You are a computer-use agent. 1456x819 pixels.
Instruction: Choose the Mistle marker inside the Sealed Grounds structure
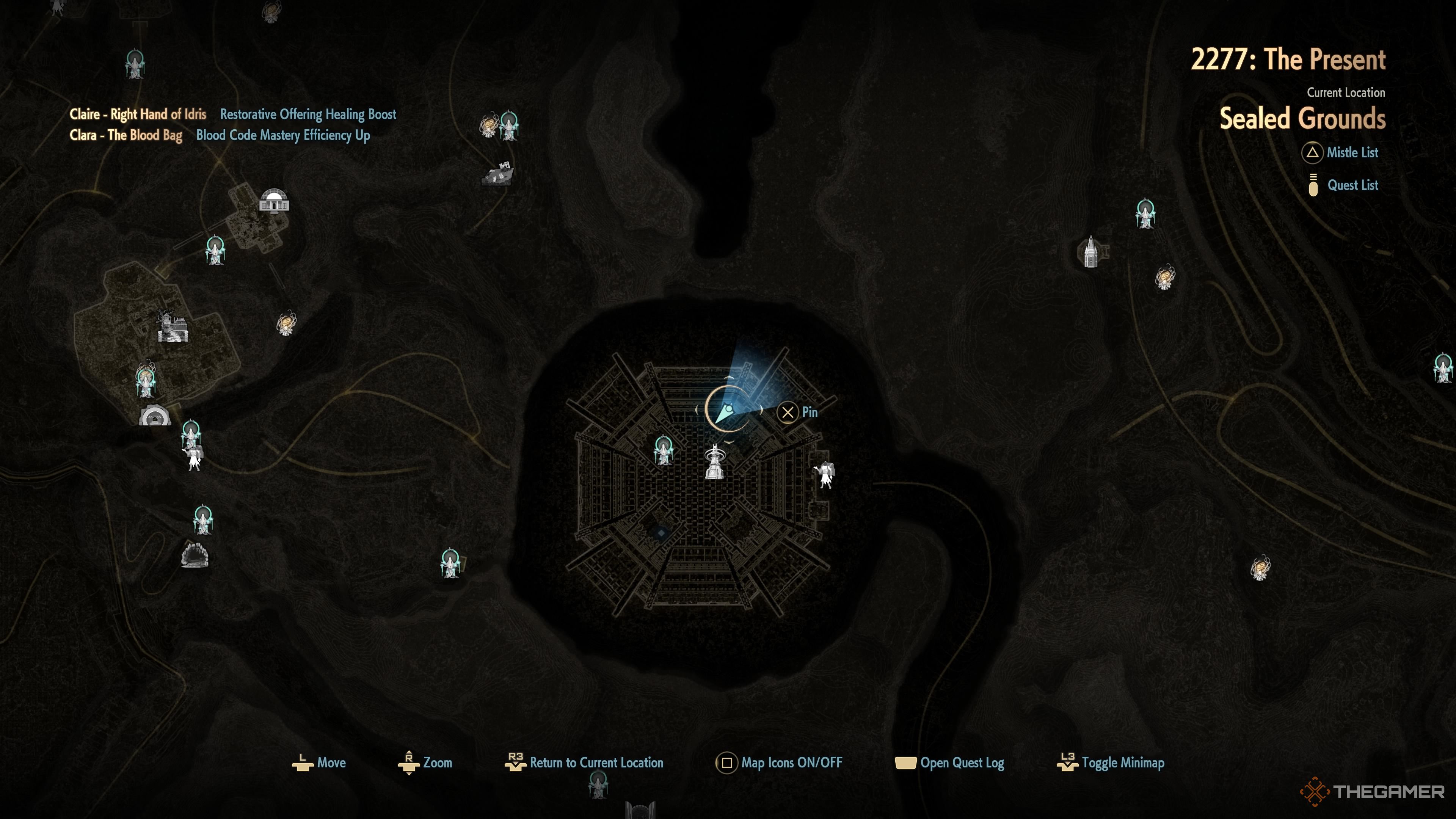(x=663, y=450)
